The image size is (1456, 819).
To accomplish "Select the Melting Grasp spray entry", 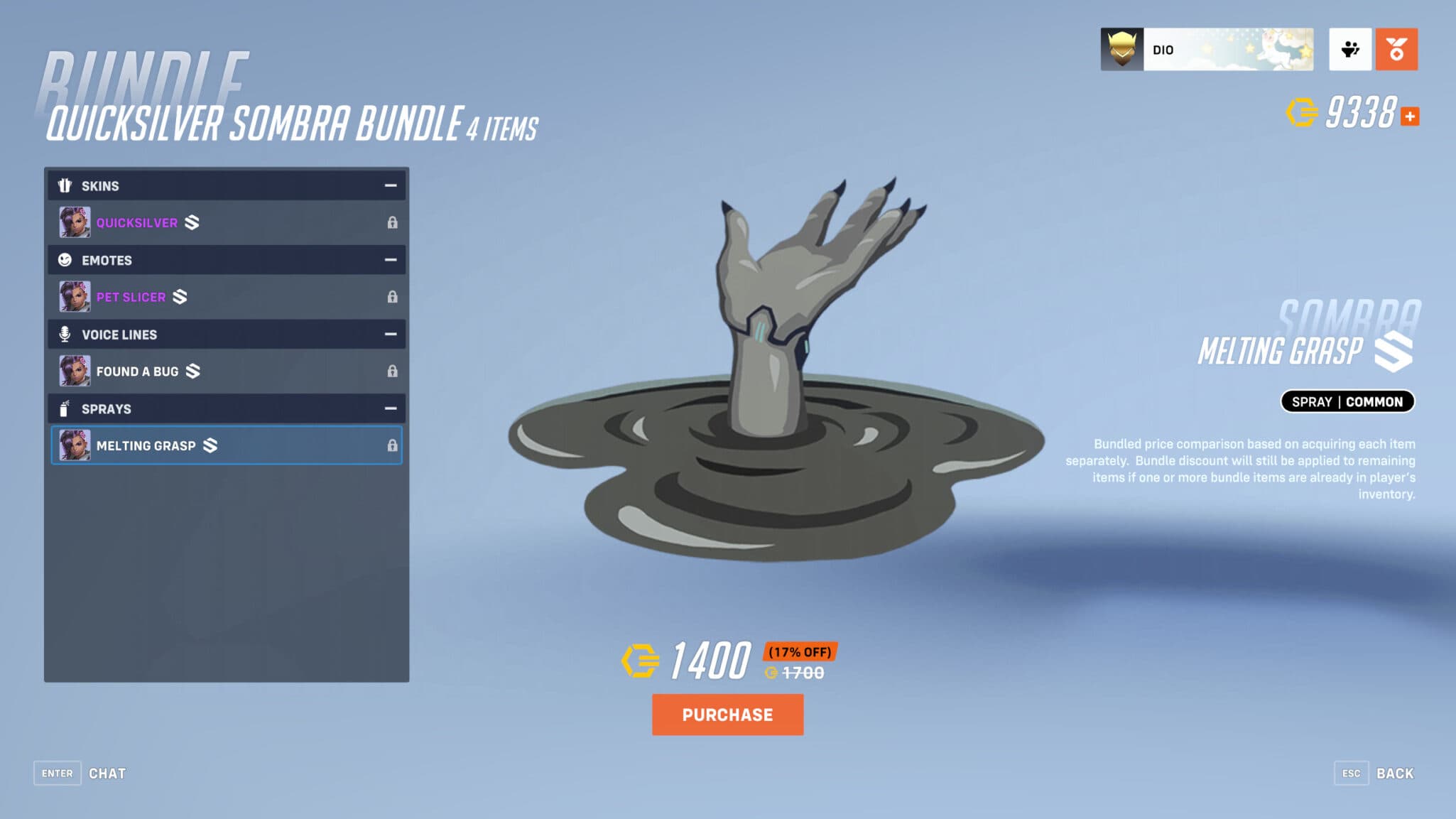I will tap(213, 445).
